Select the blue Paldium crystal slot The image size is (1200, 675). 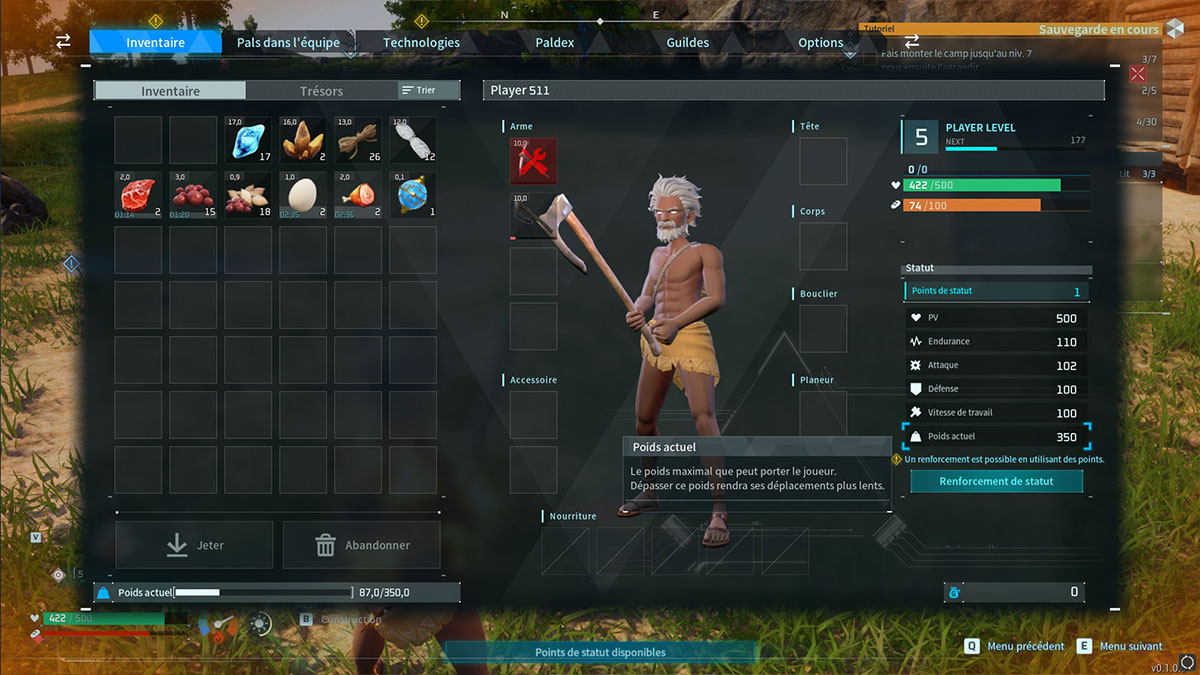[248, 140]
